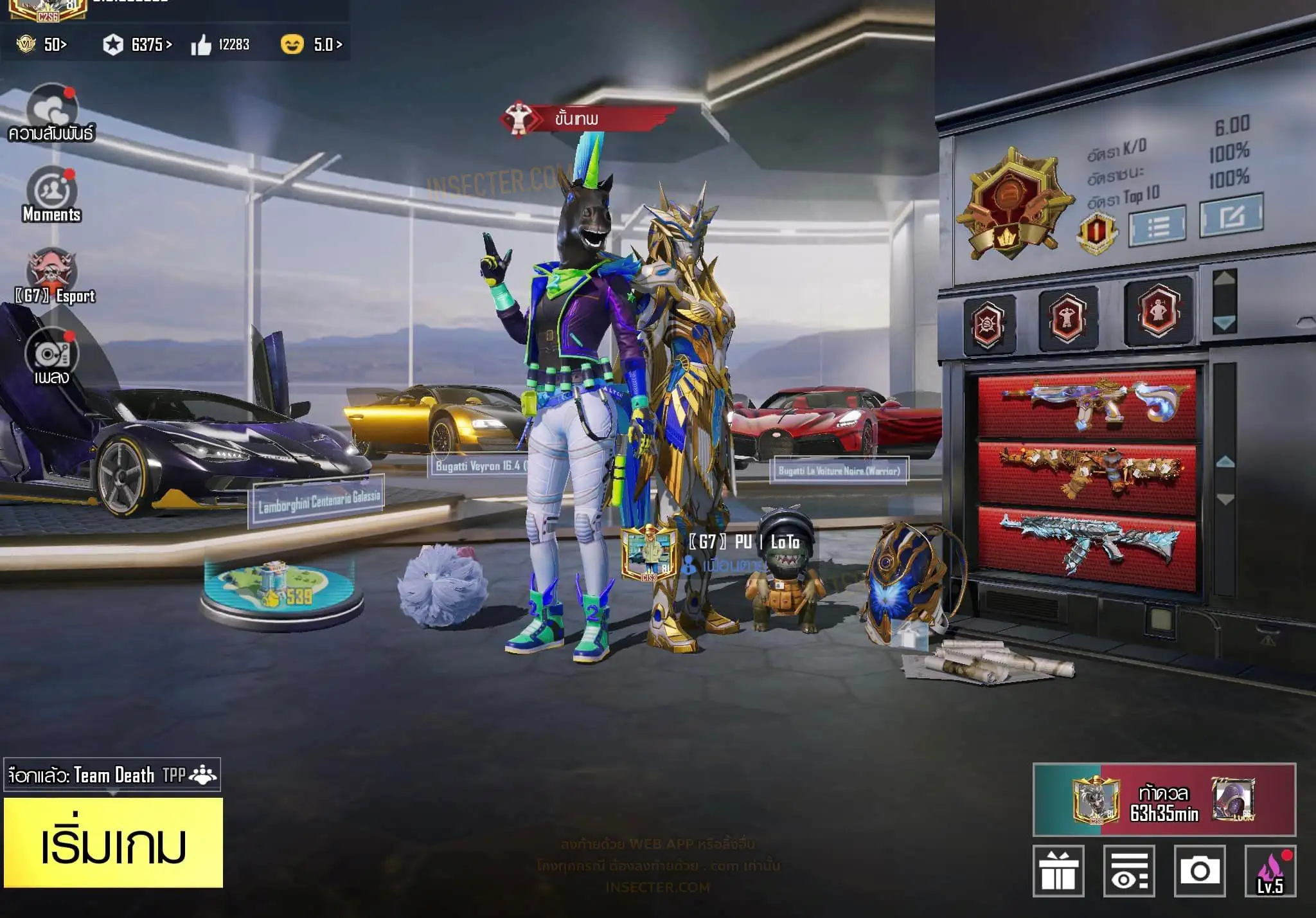Edit the showcase stats panel
This screenshot has height=918, width=1316.
[1231, 217]
